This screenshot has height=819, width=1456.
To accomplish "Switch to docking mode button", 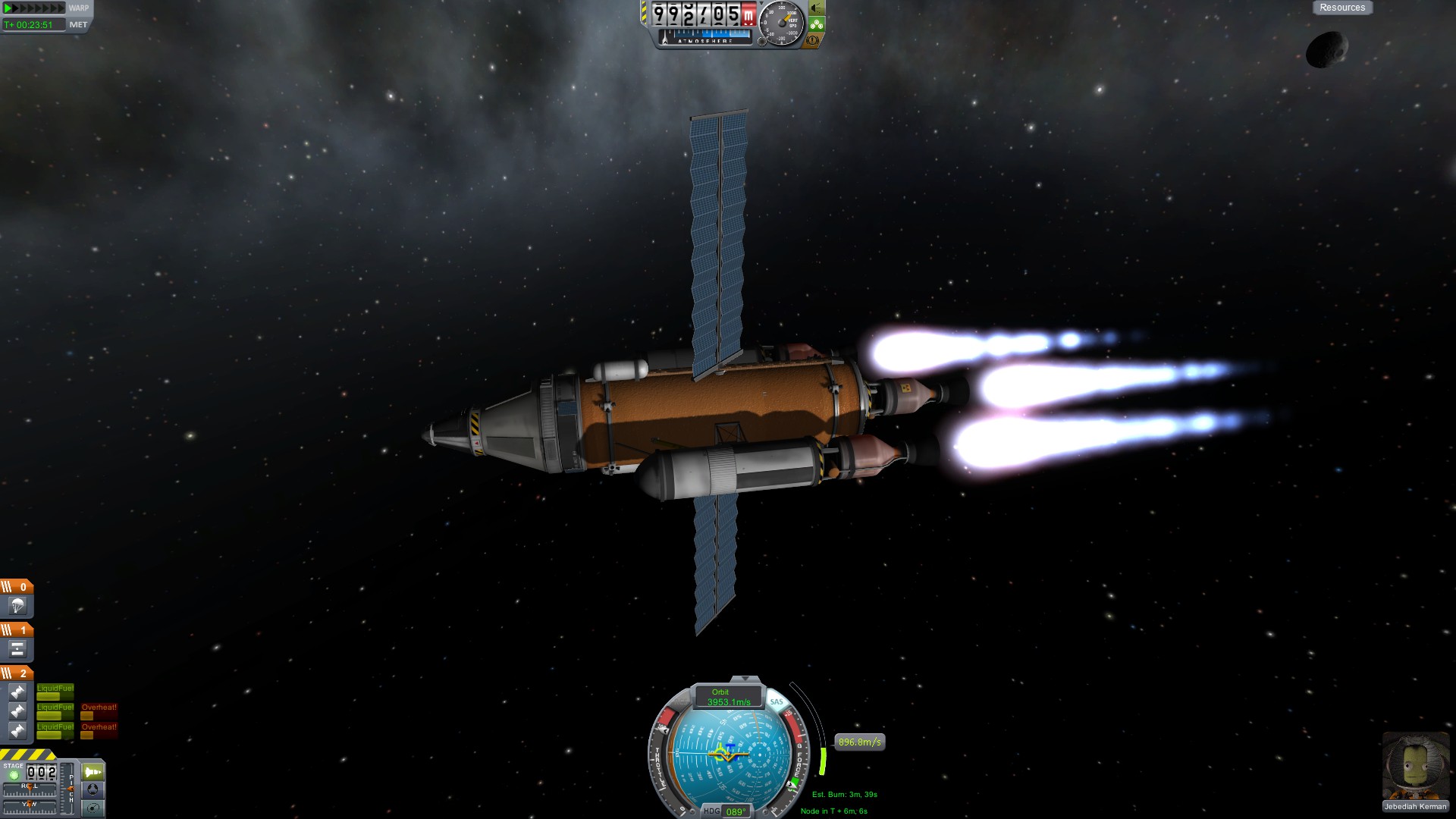I will (x=93, y=789).
